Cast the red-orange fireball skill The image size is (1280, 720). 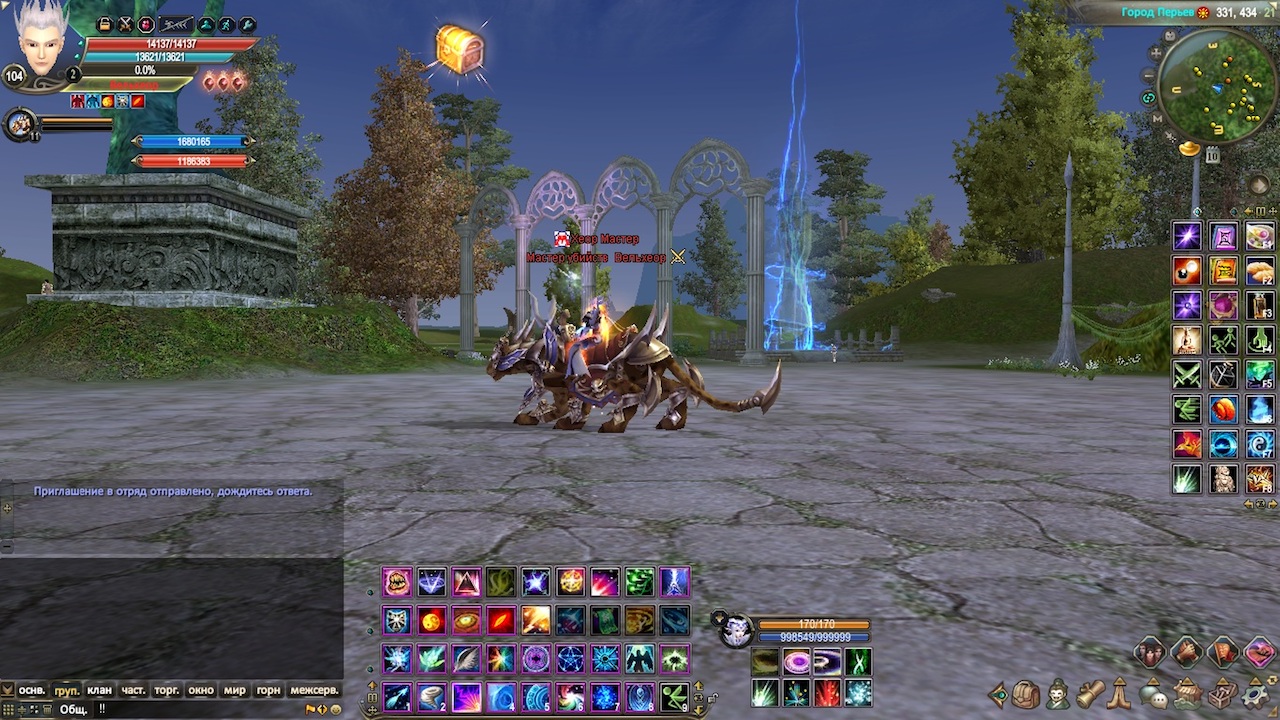pos(432,620)
